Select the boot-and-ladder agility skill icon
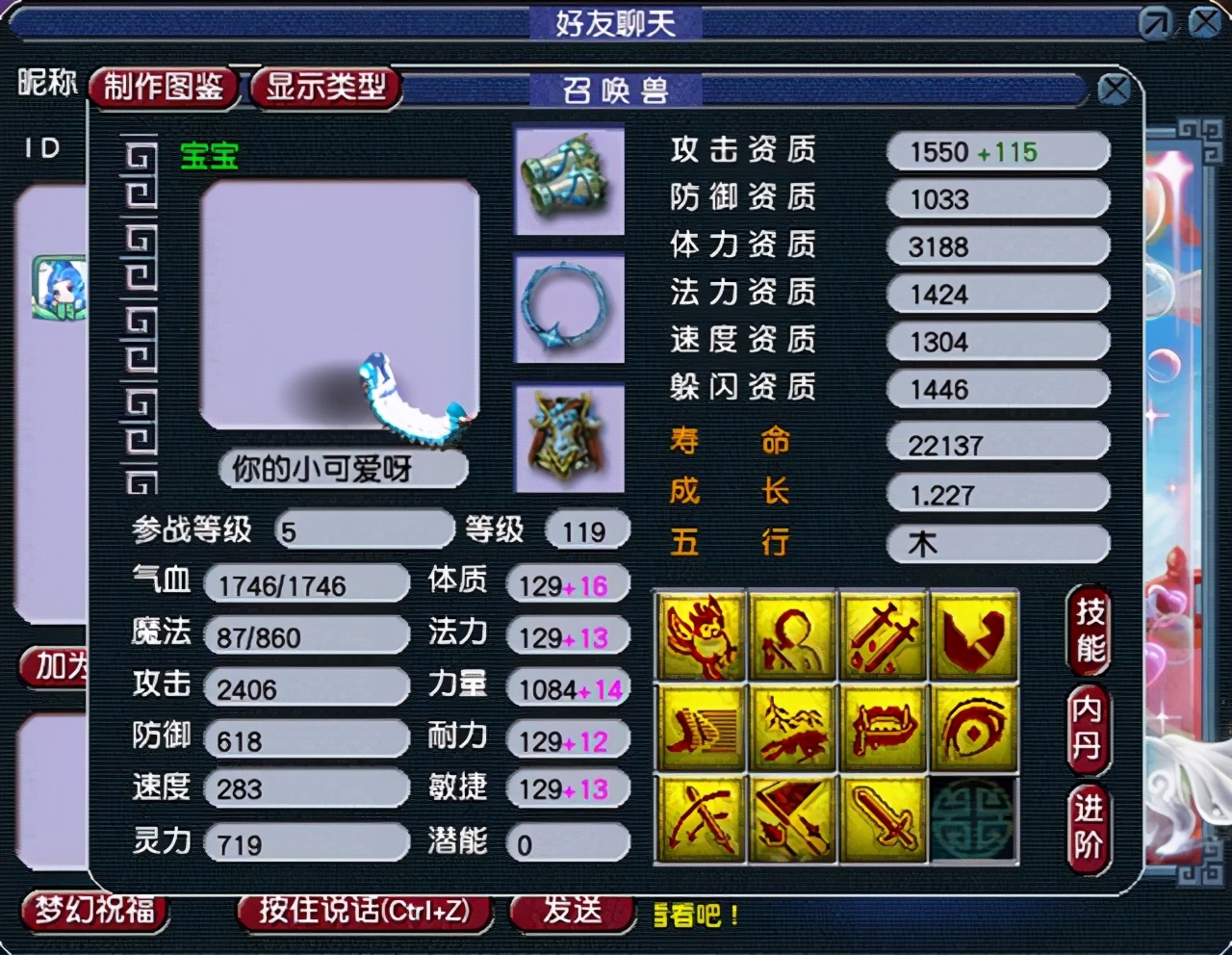The width and height of the screenshot is (1232, 955). coord(700,729)
